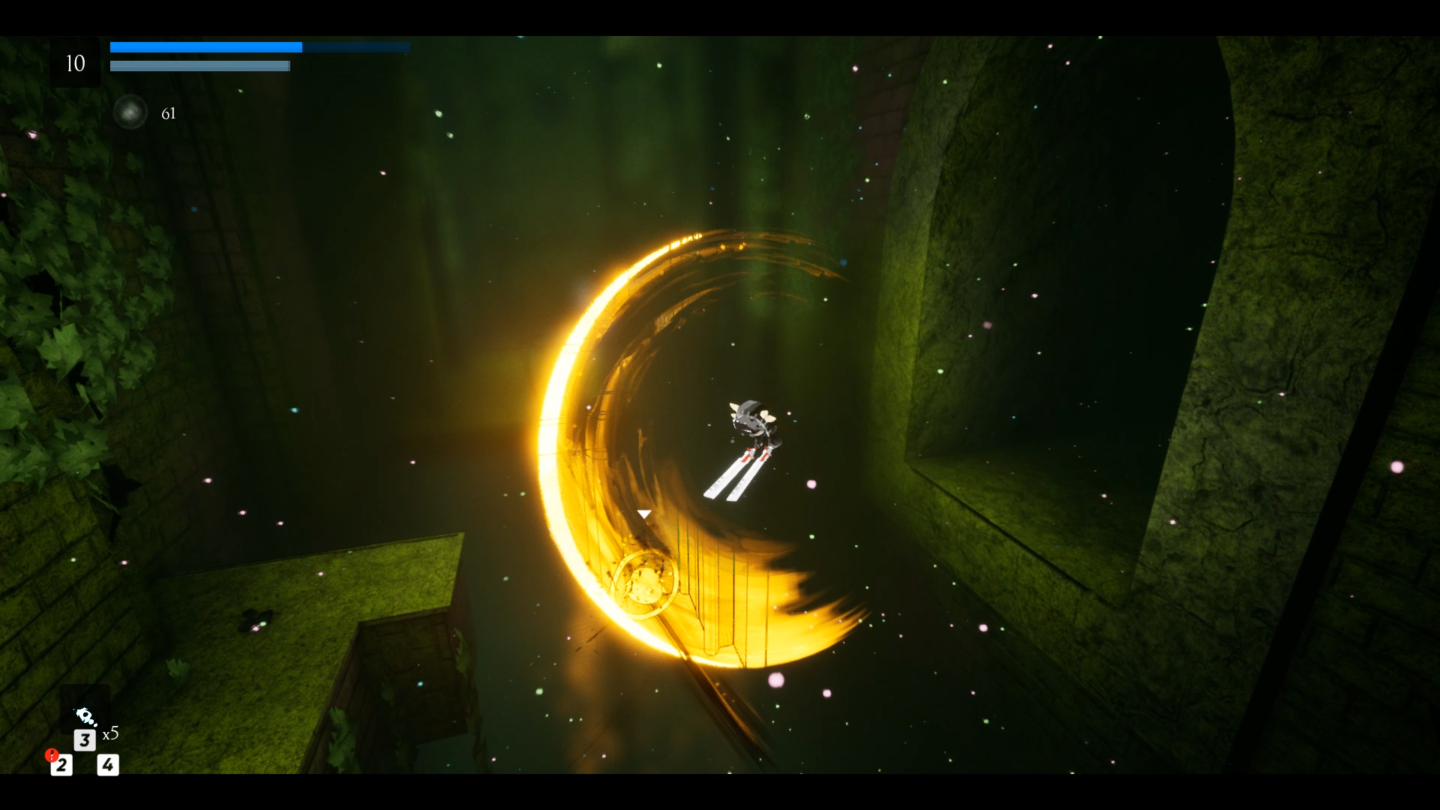Click the red exclamation alert badge on slot 2

coord(52,755)
